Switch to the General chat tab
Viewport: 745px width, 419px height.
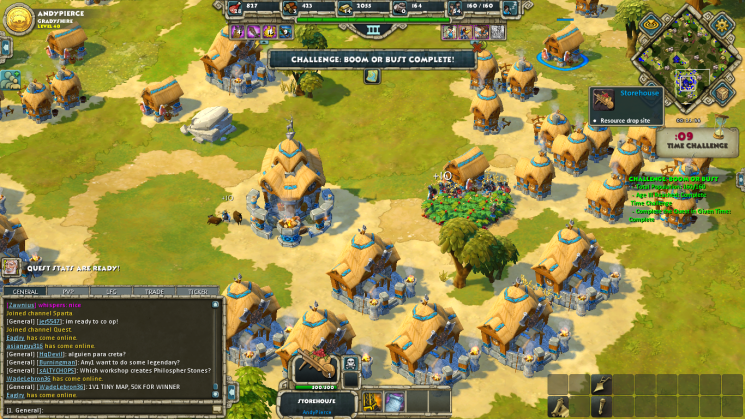25,292
